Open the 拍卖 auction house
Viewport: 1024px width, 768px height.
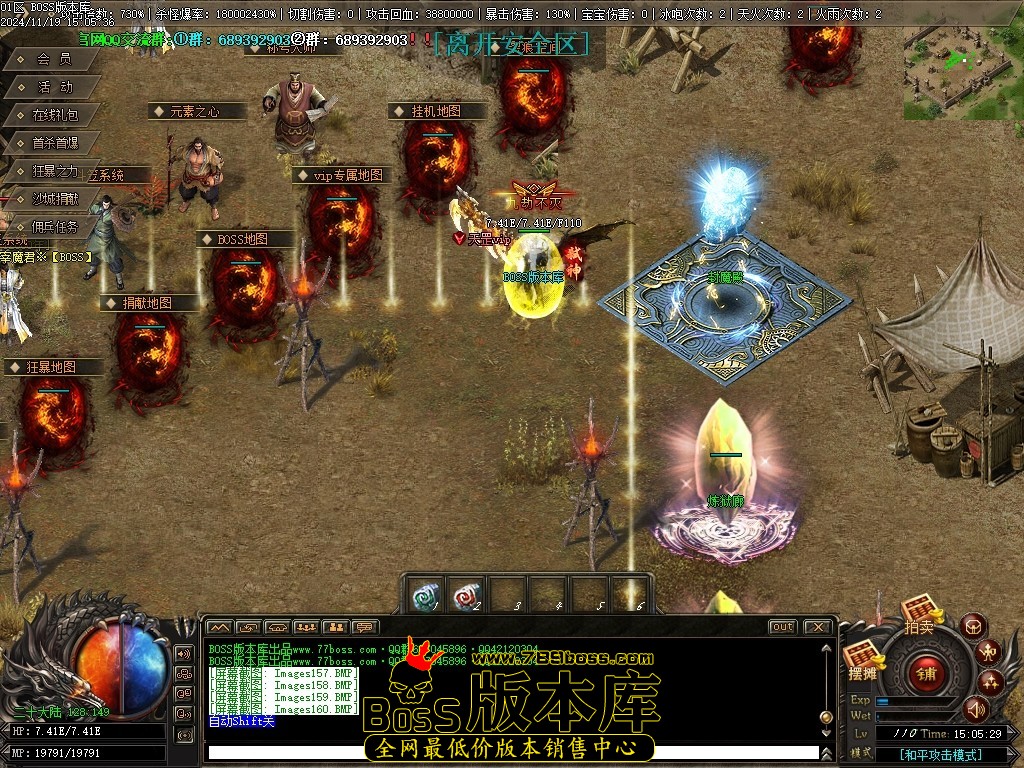click(x=920, y=612)
